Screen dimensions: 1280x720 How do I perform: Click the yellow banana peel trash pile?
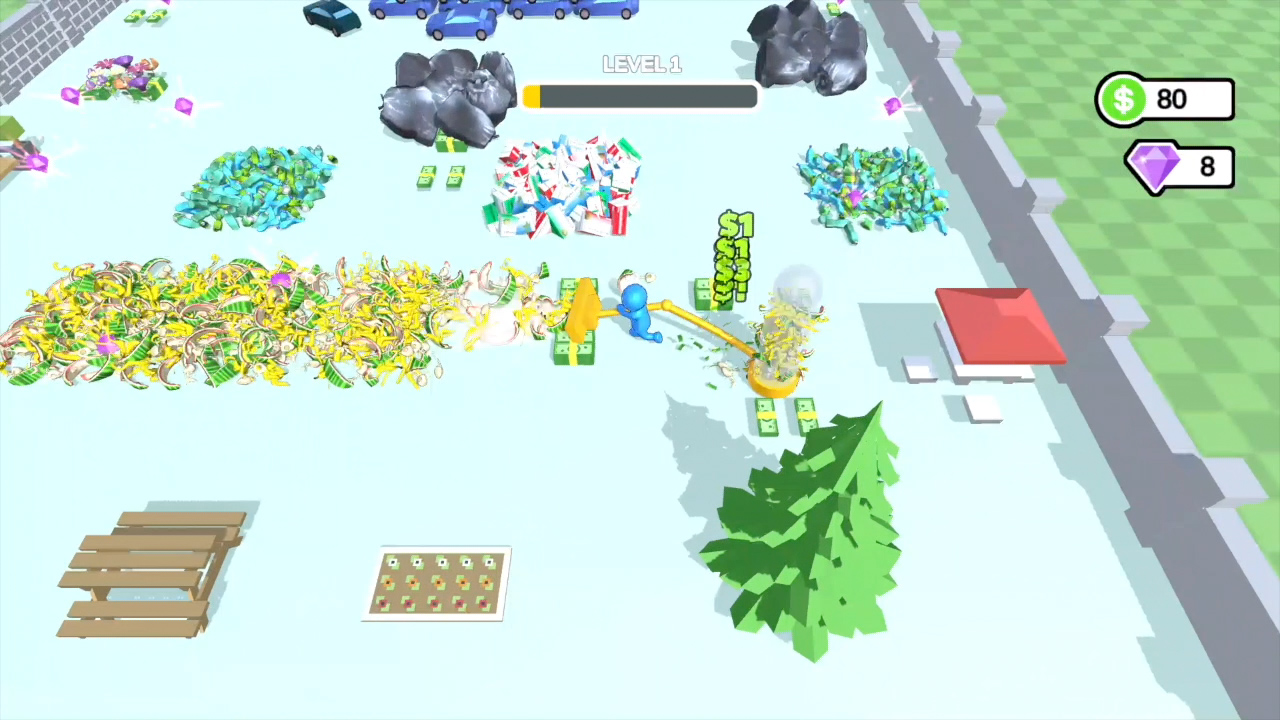[x=250, y=320]
